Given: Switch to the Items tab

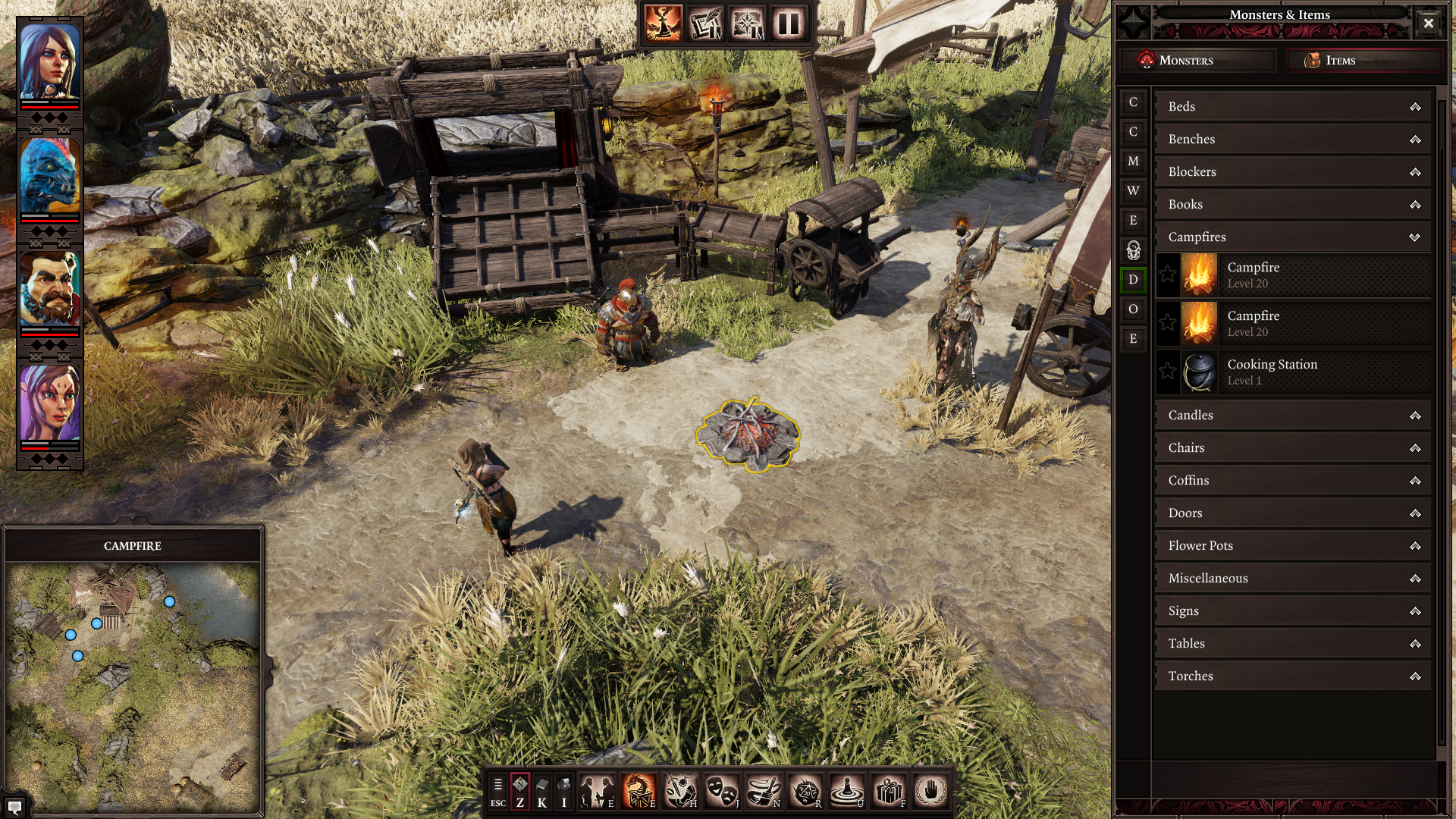Looking at the screenshot, I should point(1362,61).
